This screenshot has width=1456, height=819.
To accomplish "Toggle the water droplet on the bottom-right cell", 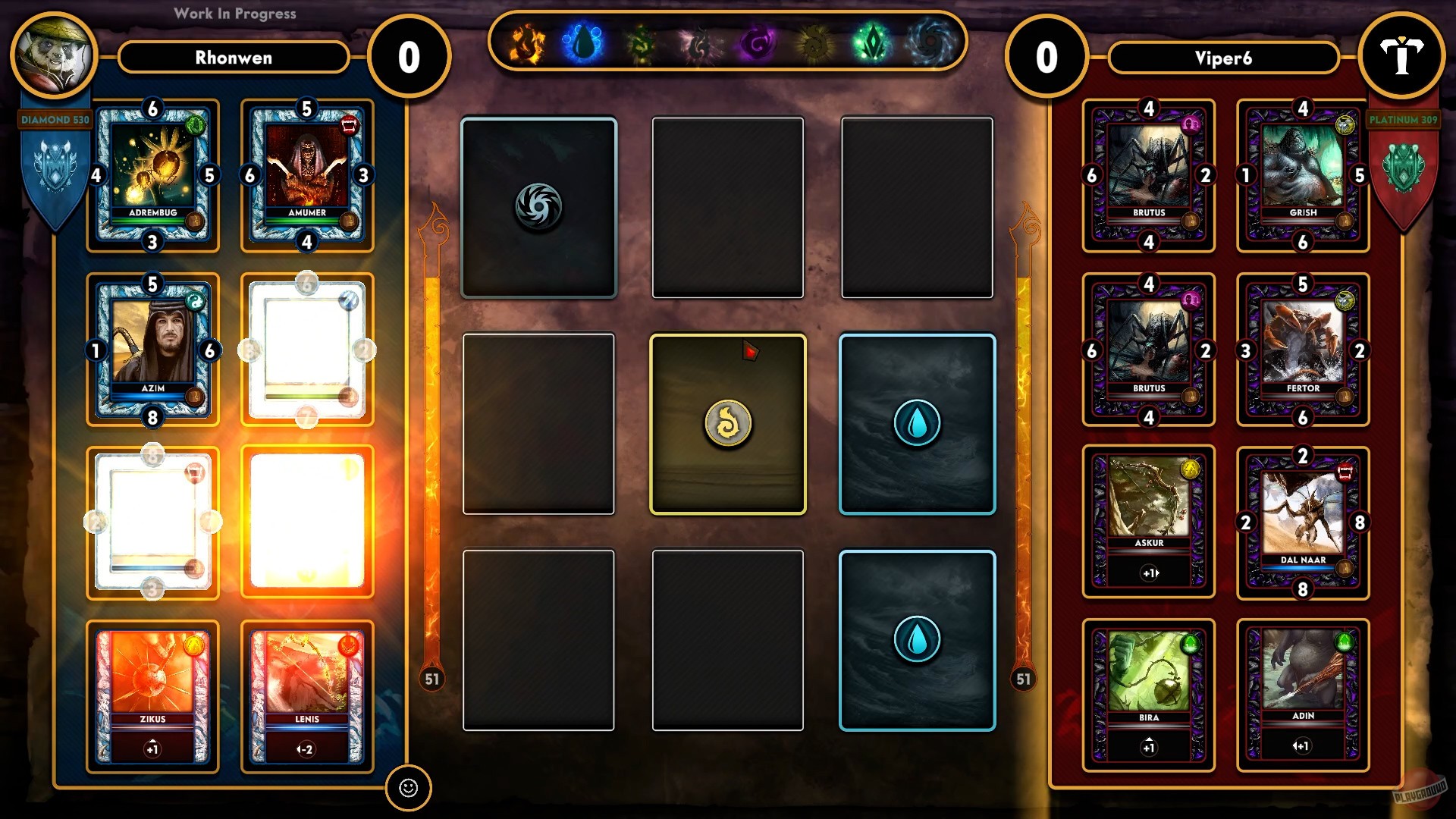I will (917, 641).
